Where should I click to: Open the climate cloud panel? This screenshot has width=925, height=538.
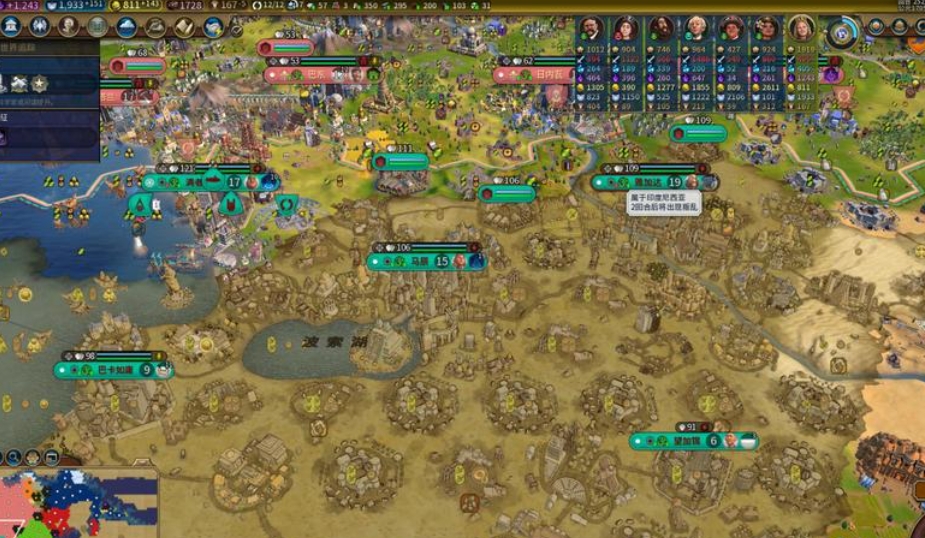point(127,27)
